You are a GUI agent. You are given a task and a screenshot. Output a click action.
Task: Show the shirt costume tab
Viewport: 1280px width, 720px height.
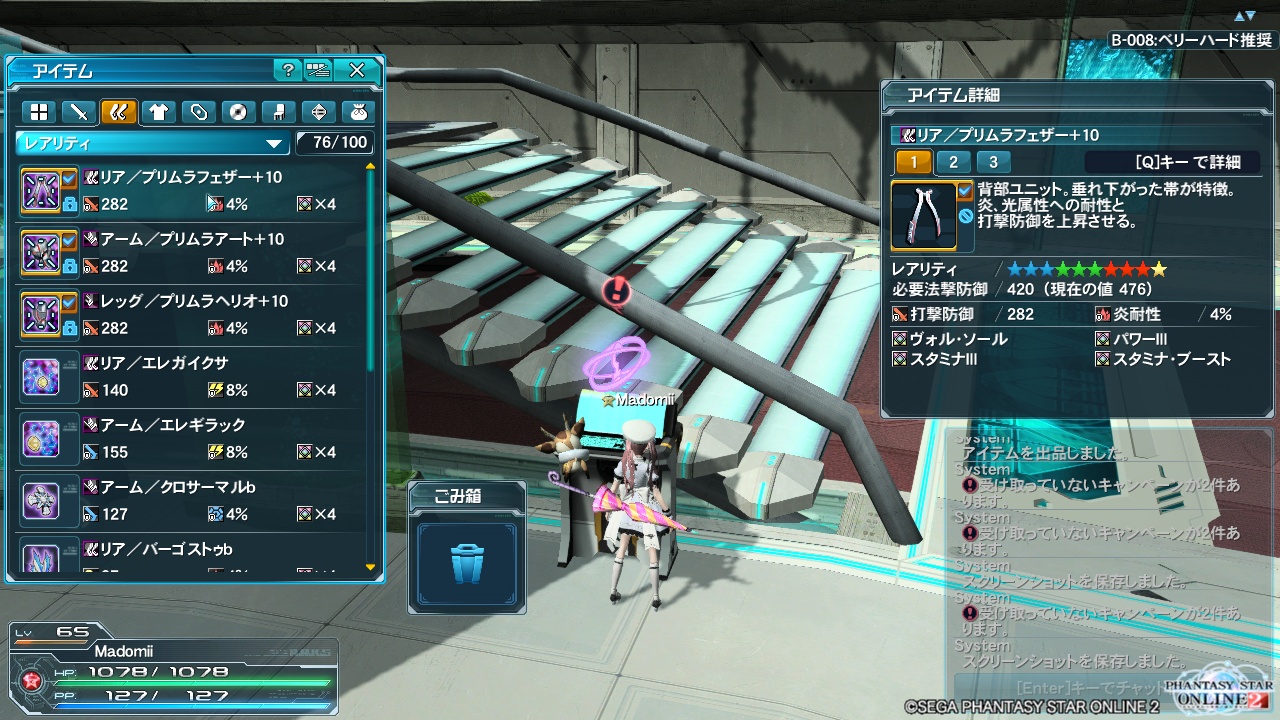(x=158, y=111)
